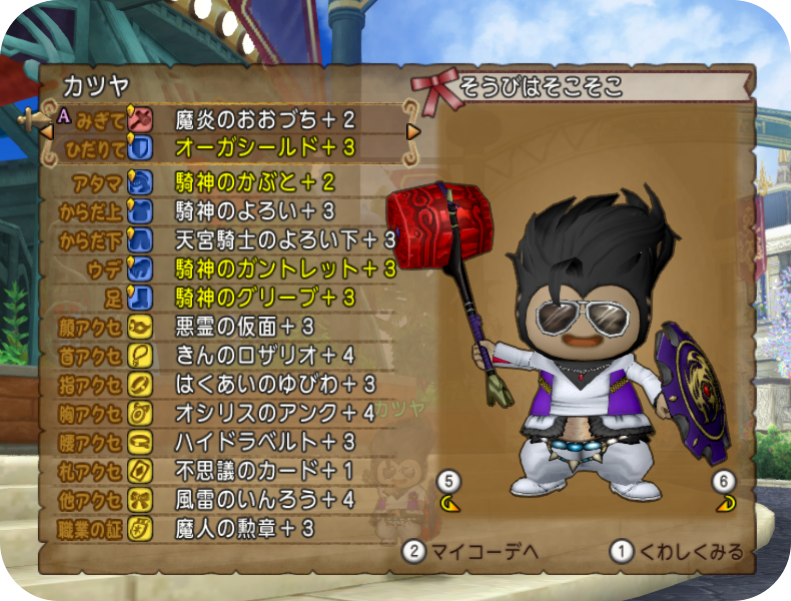The image size is (791, 601).
Task: Open the 悪霊の仮面+3 face accessory row
Action: (245, 327)
